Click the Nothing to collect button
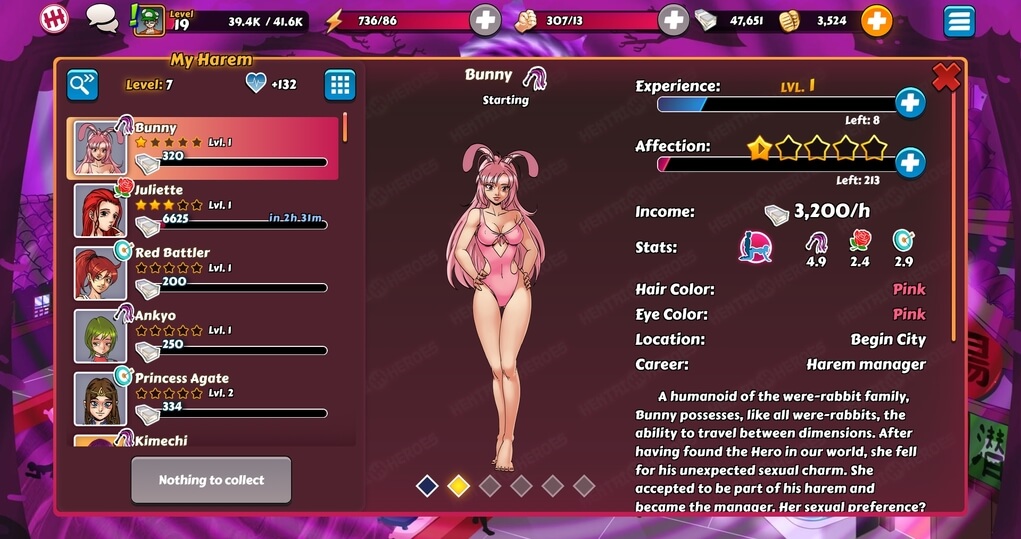 (211, 480)
